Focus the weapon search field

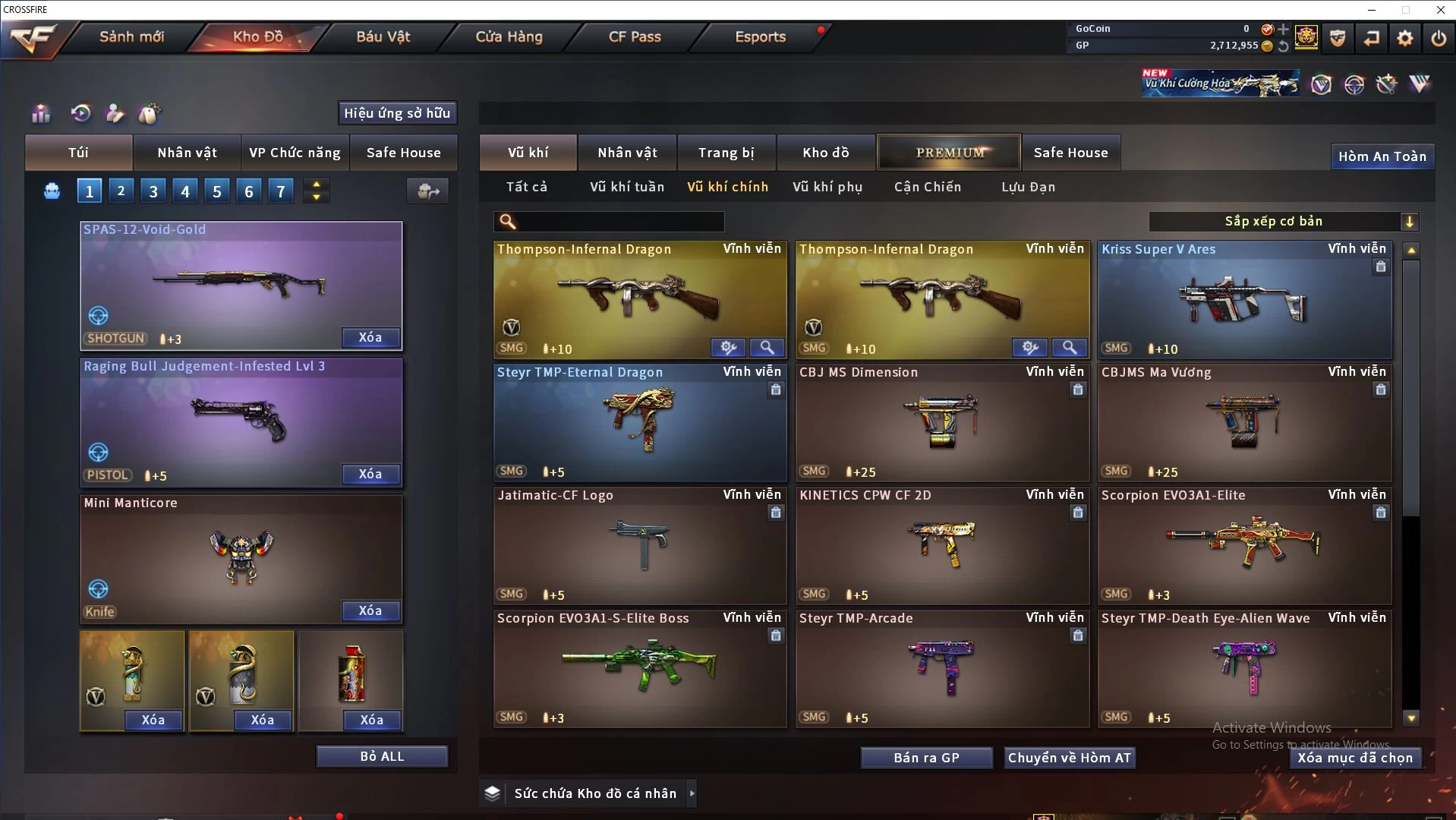[619, 222]
